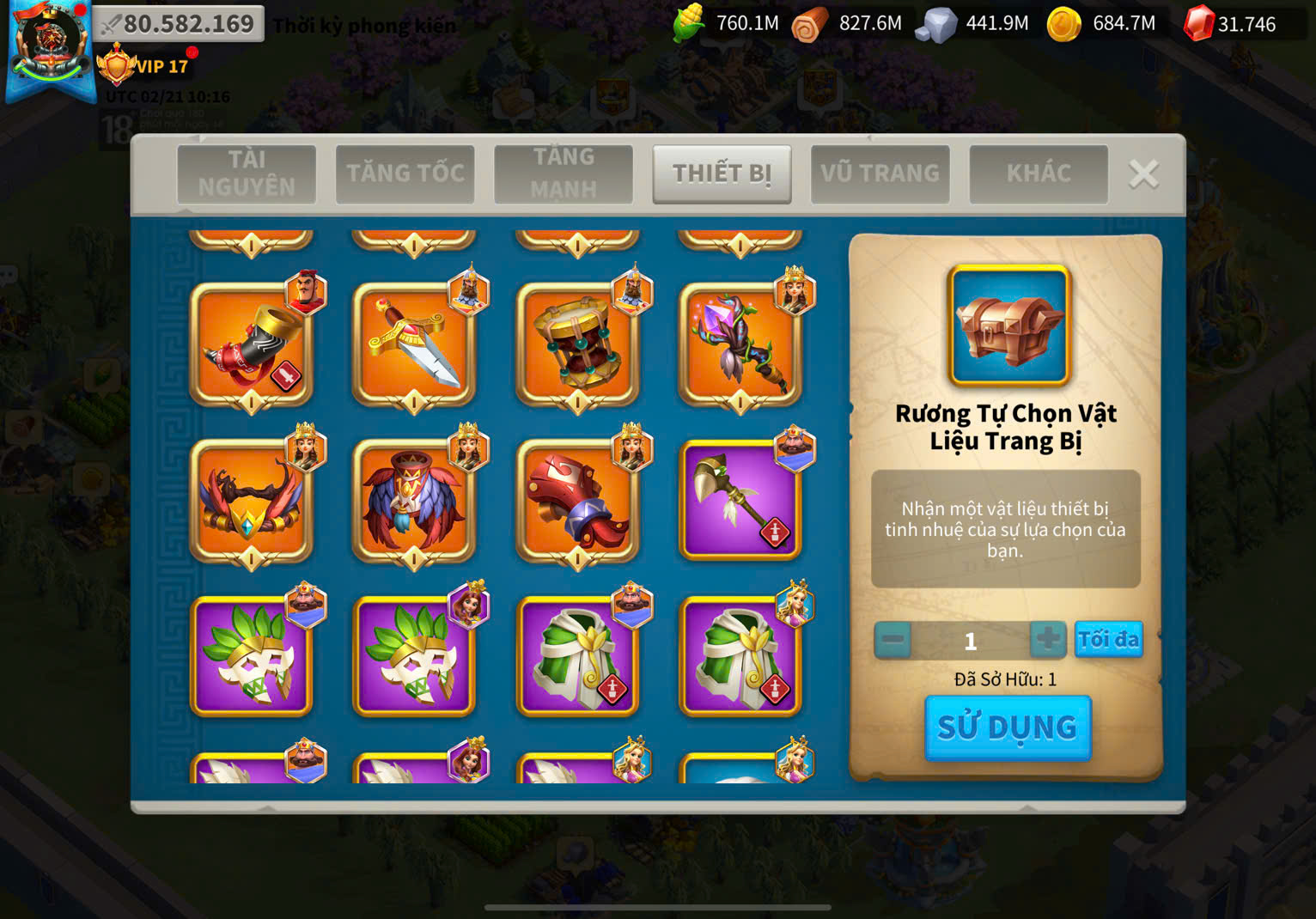This screenshot has width=1316, height=919.
Task: Open the Tăng Tốc tab
Action: pos(405,173)
